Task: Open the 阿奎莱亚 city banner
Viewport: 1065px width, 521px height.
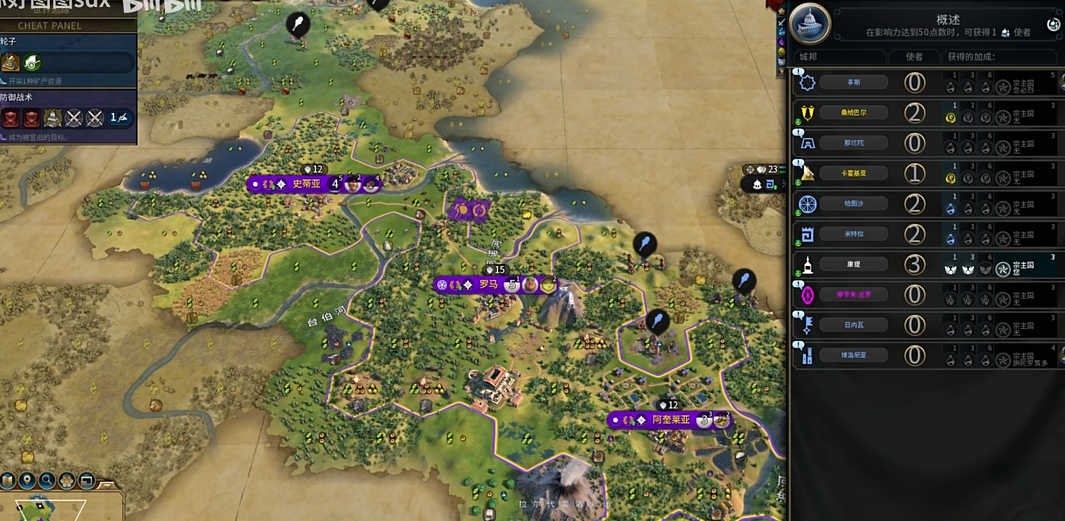Action: (x=670, y=420)
